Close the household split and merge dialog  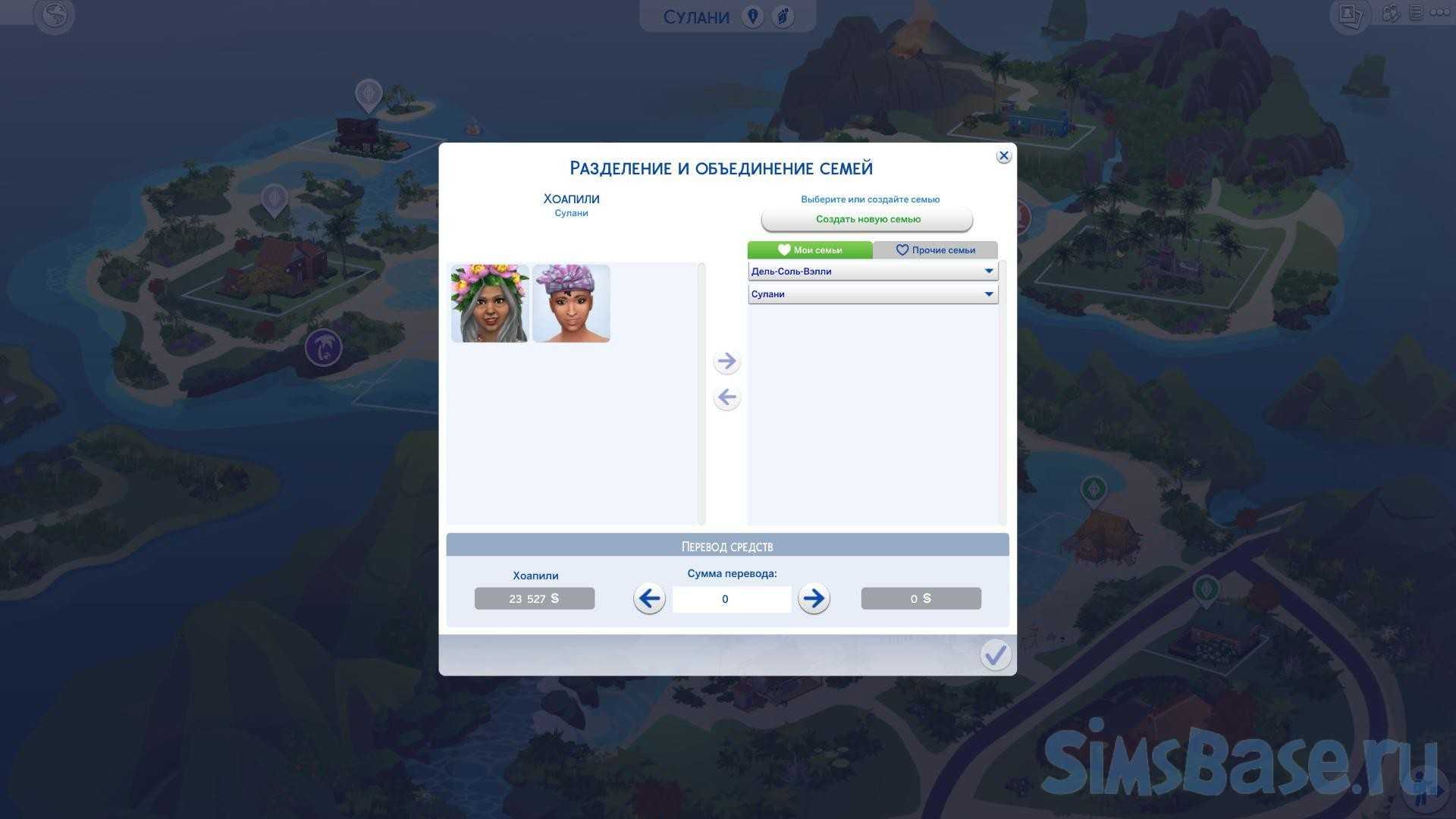point(1003,155)
